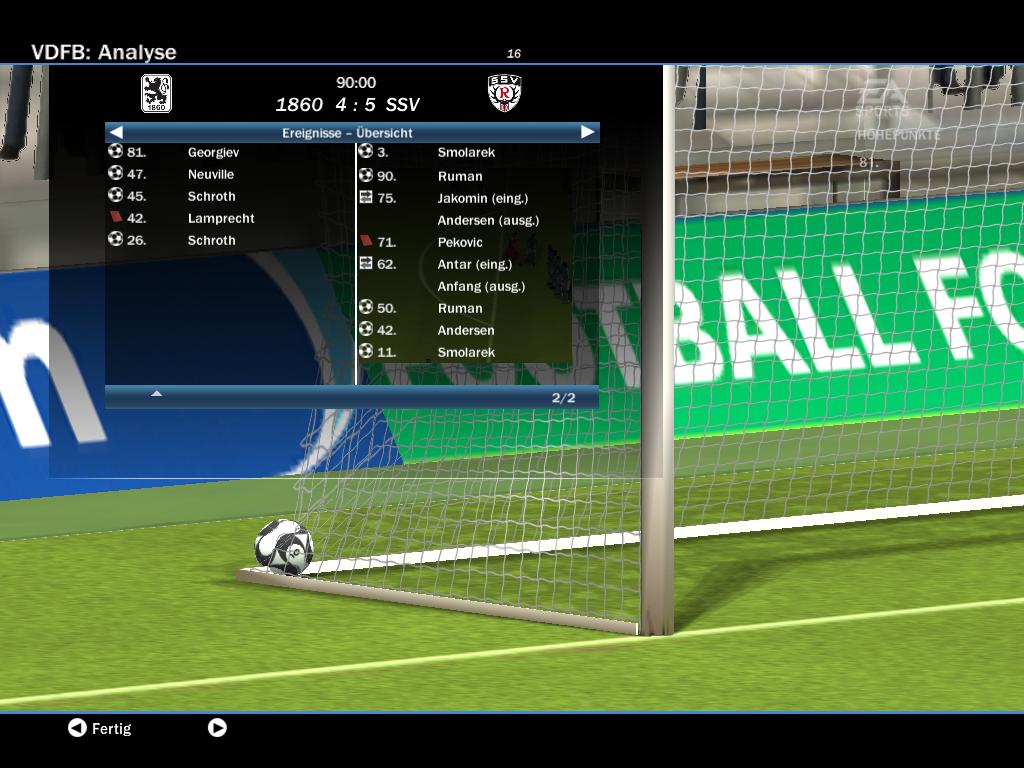The height and width of the screenshot is (768, 1024).
Task: Click the SSV club crest
Action: point(505,93)
